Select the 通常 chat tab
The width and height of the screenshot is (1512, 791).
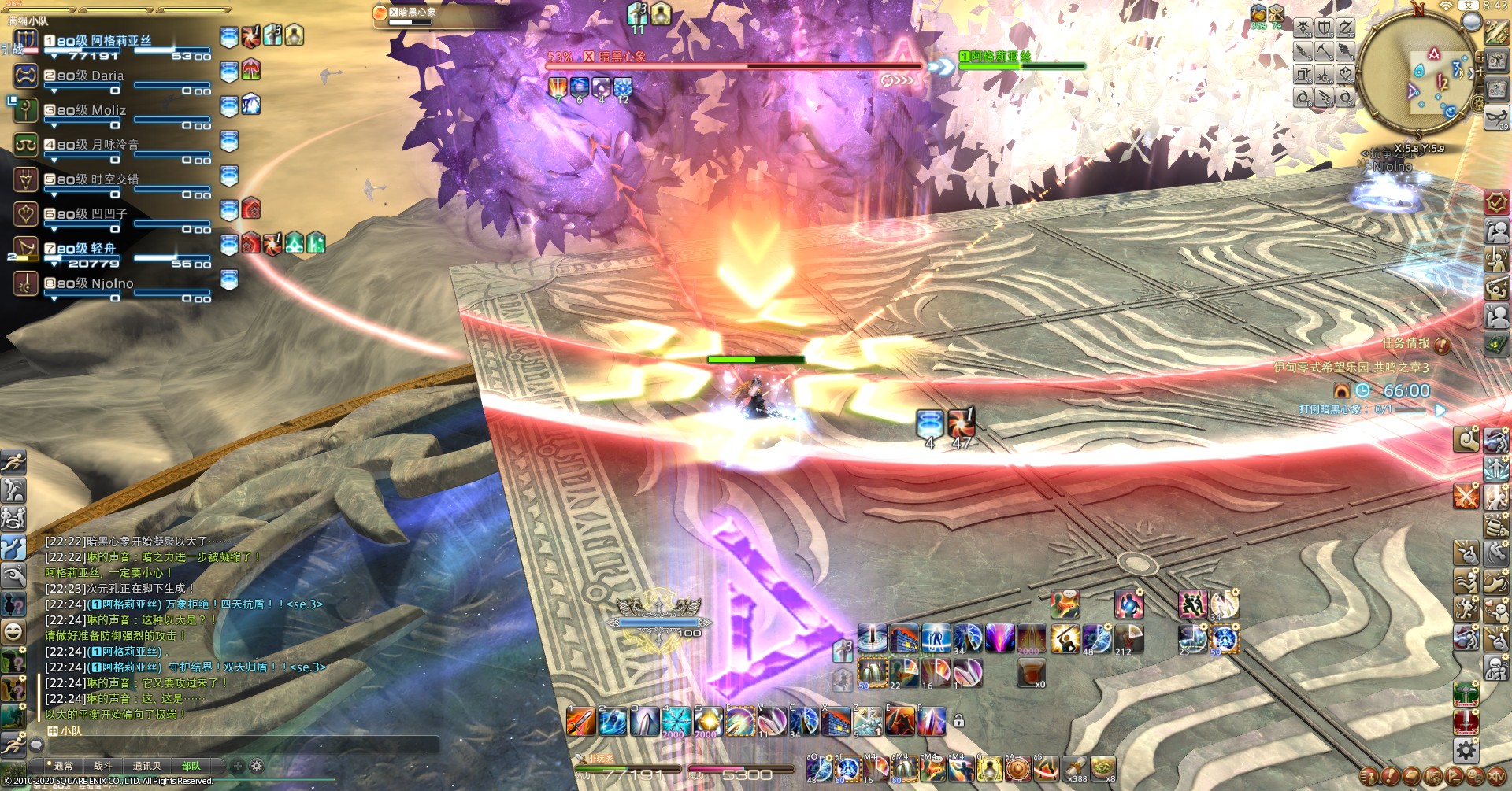63,766
